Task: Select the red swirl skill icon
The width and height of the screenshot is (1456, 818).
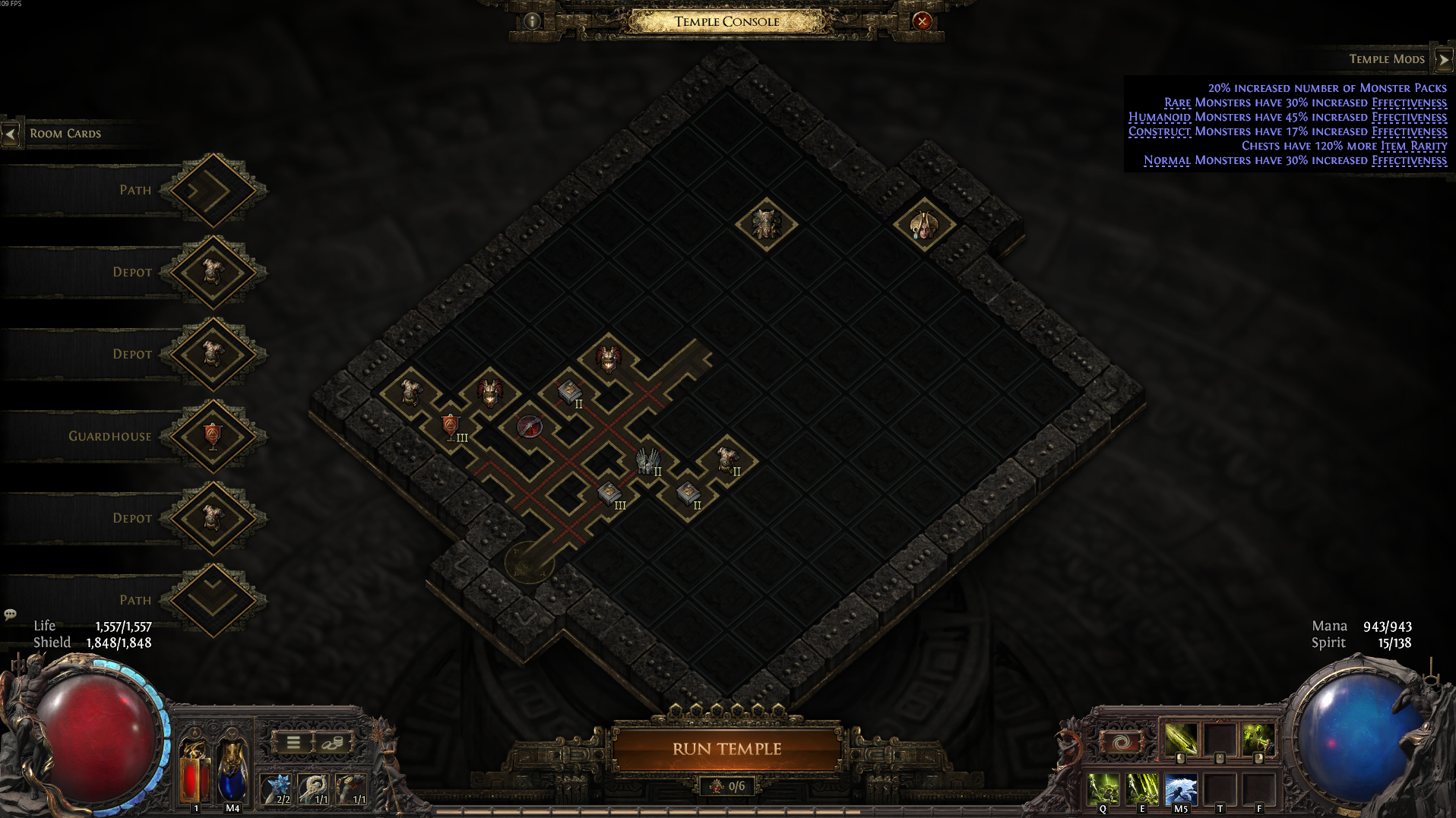Action: (1122, 741)
